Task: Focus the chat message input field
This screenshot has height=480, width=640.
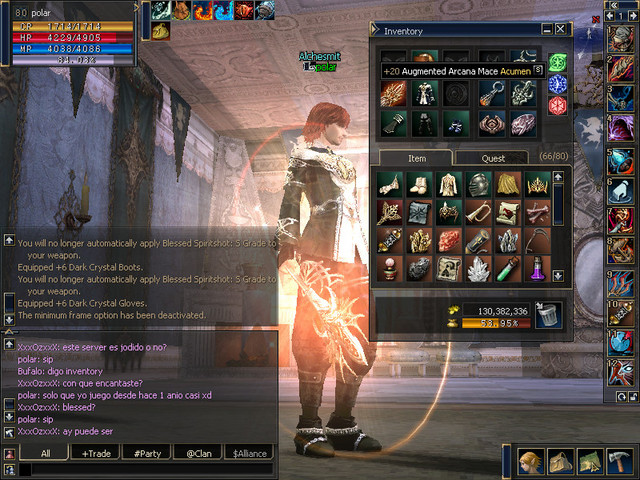Action: 145,468
